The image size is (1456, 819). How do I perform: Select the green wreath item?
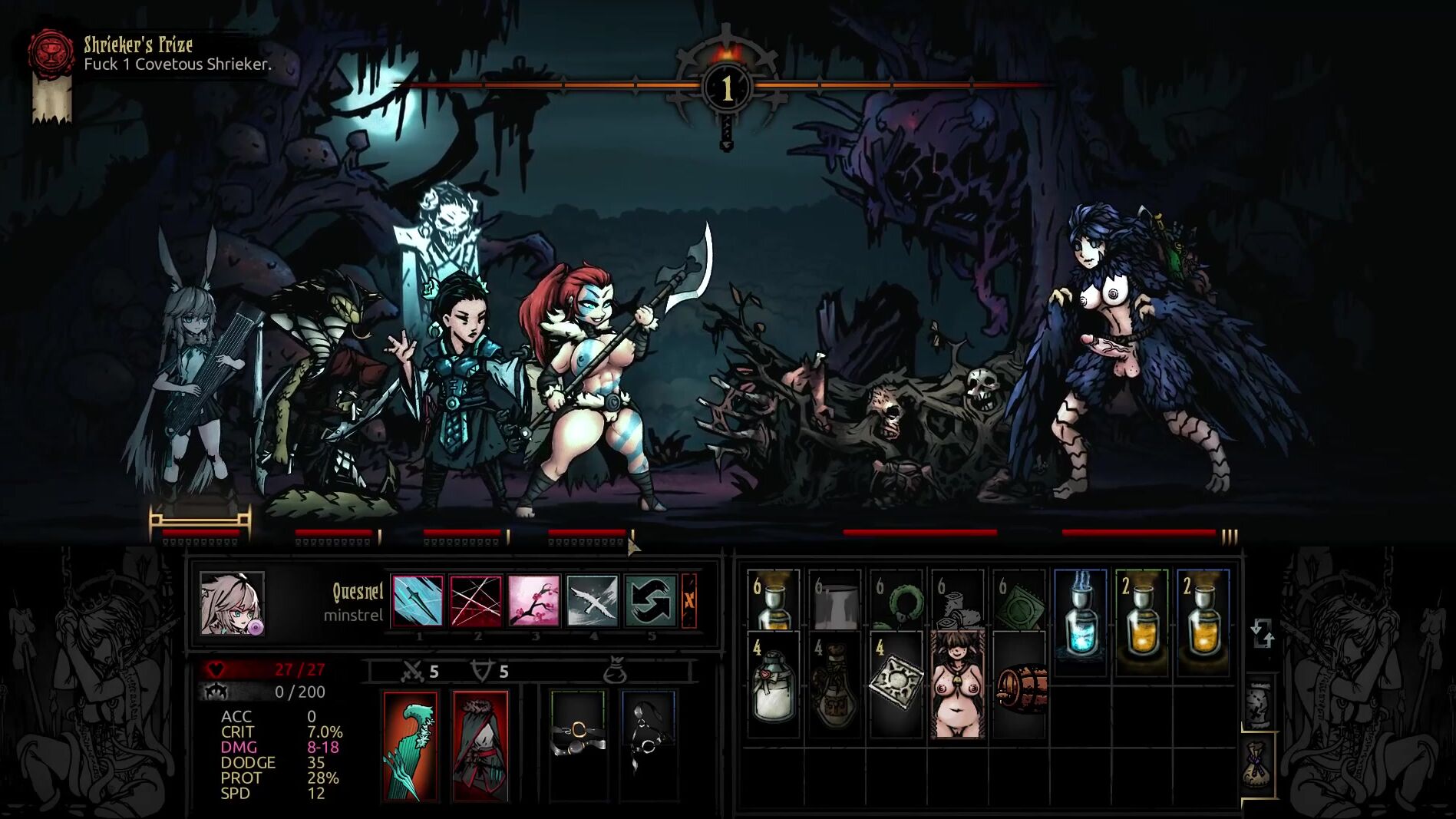(896, 608)
